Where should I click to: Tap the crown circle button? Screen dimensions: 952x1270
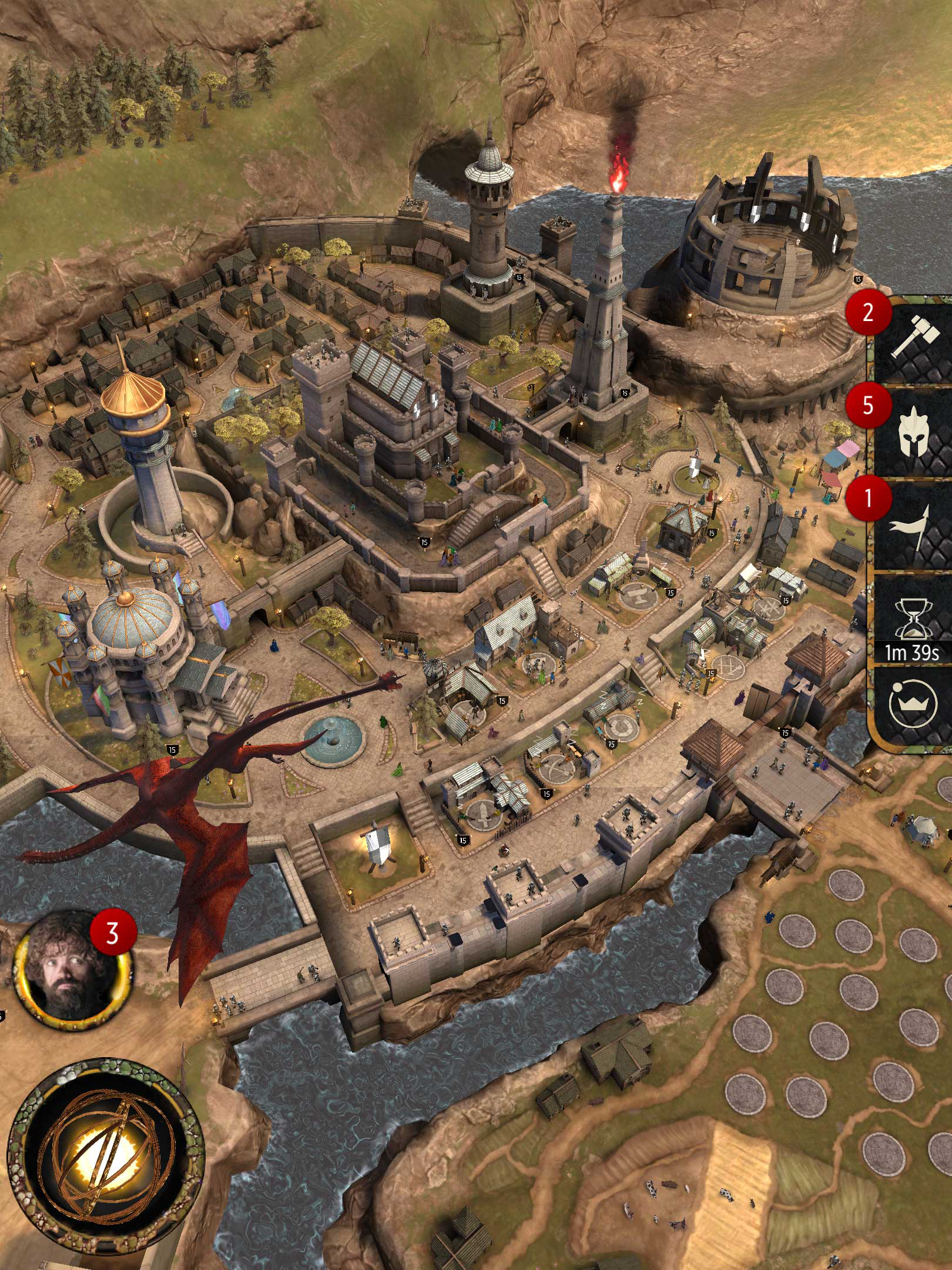click(x=913, y=704)
